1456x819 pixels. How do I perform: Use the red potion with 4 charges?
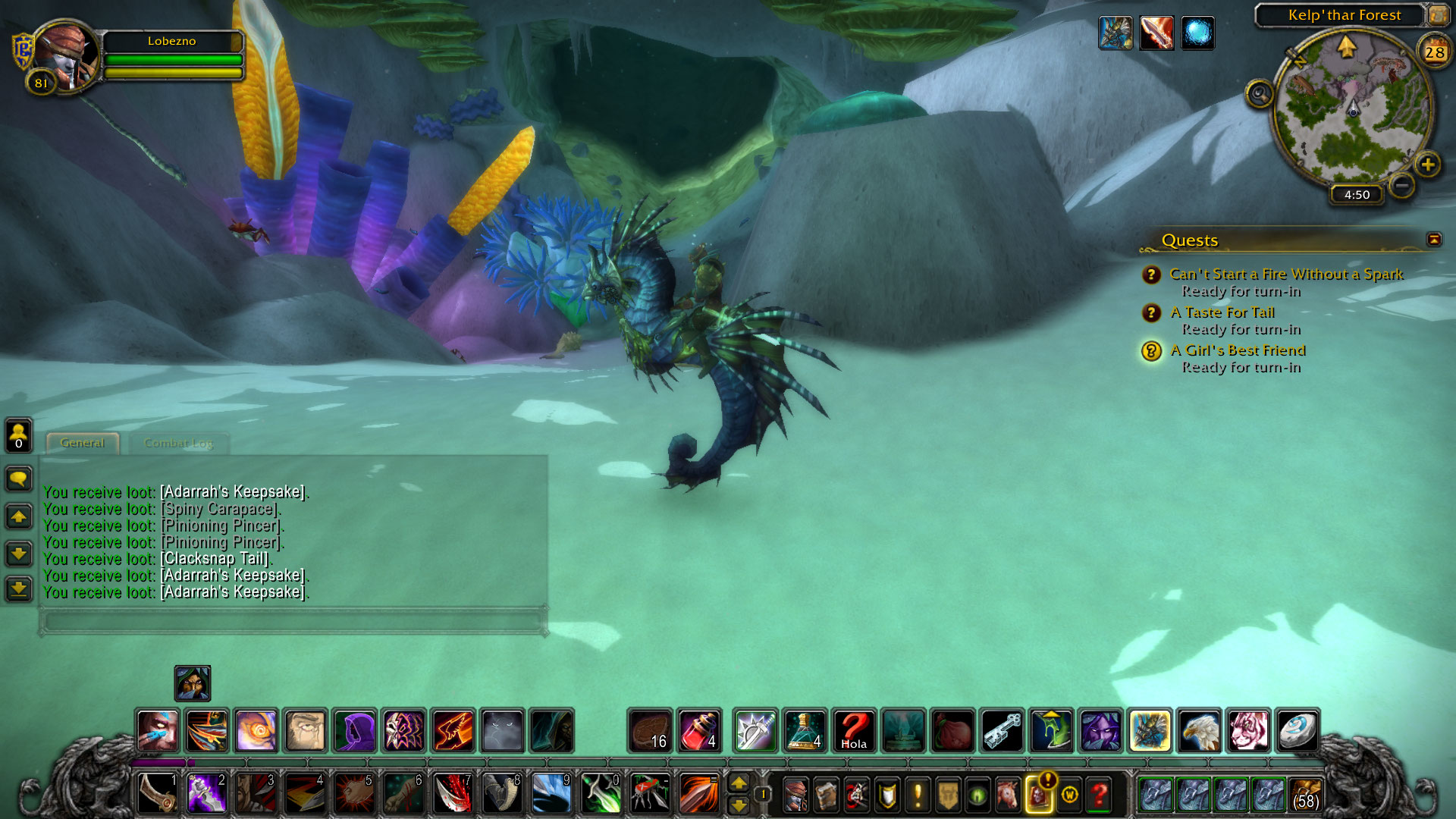point(699,730)
